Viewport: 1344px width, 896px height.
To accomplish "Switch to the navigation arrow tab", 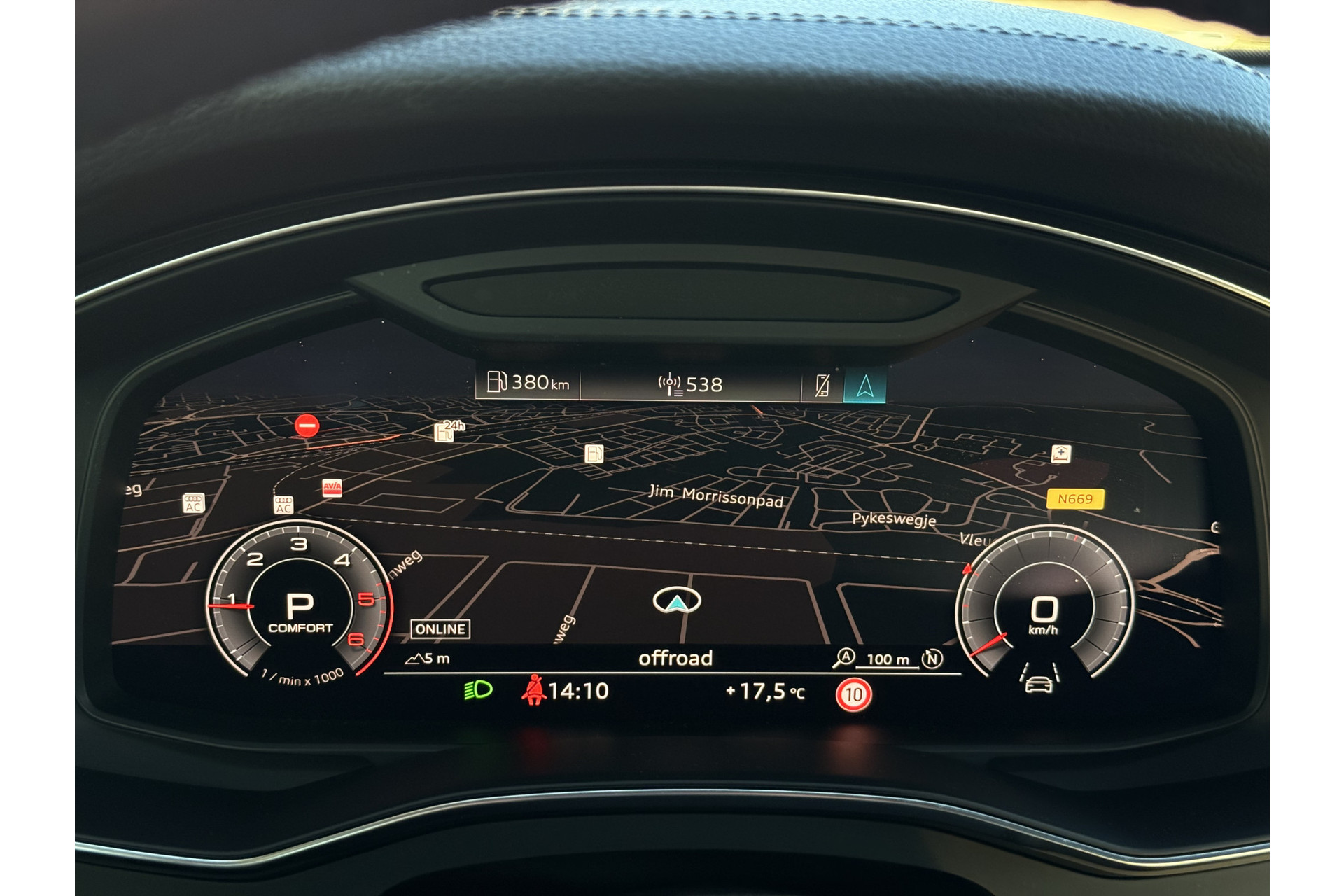I will pyautogui.click(x=865, y=385).
